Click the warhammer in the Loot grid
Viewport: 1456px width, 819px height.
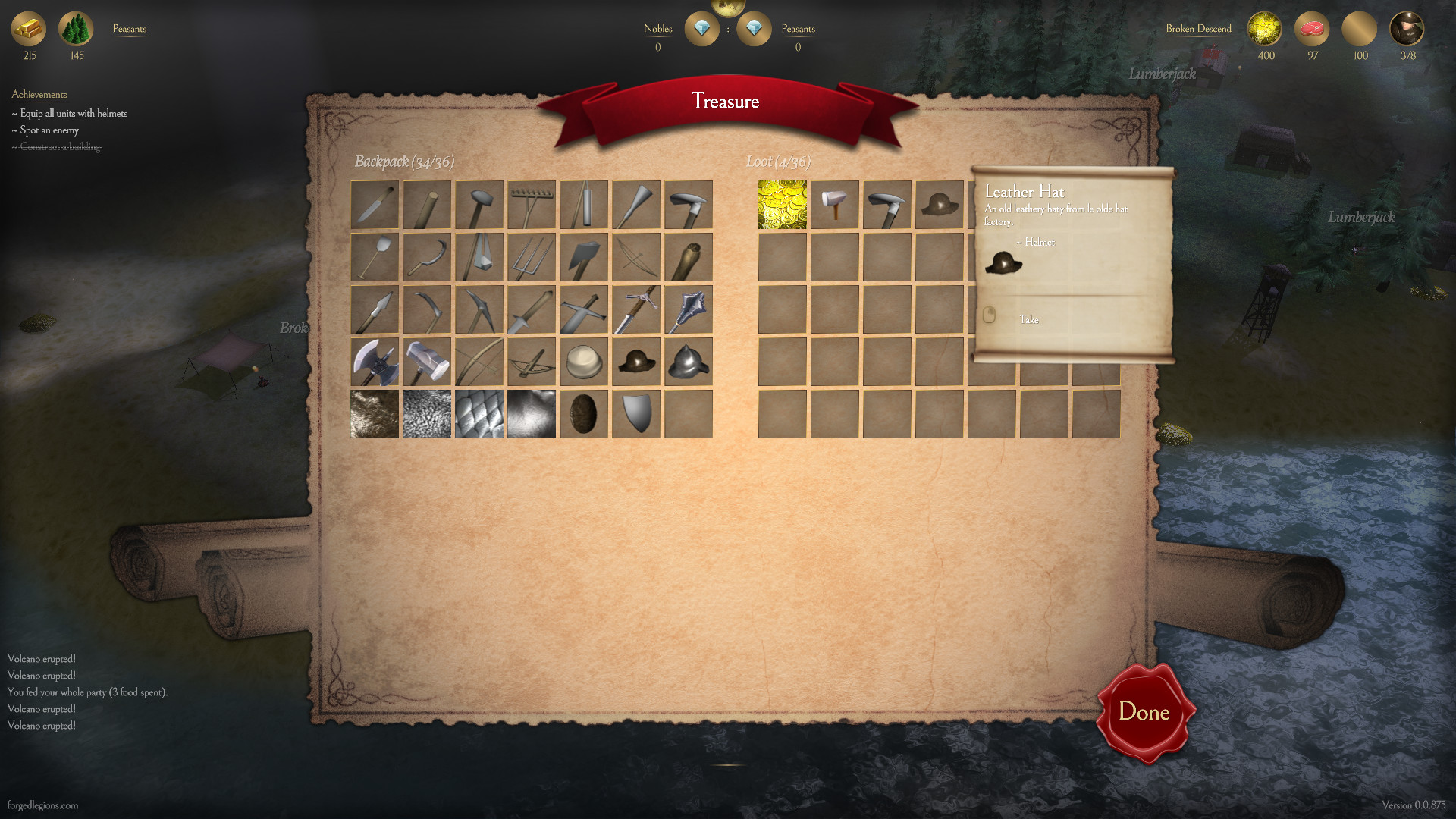pos(834,203)
